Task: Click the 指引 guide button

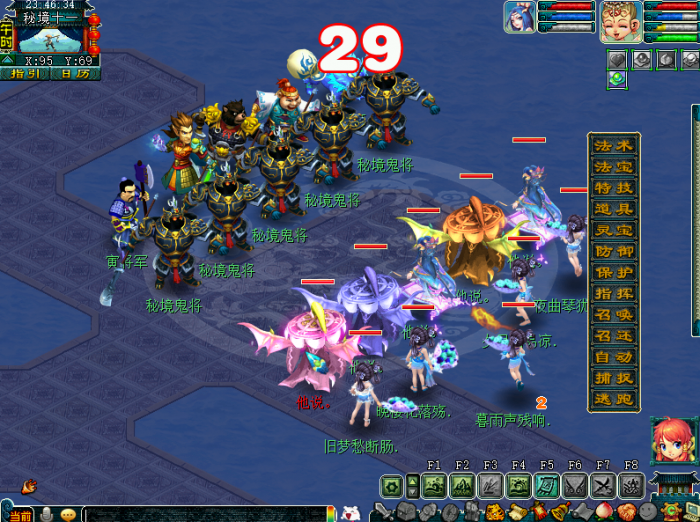Action: tap(24, 73)
